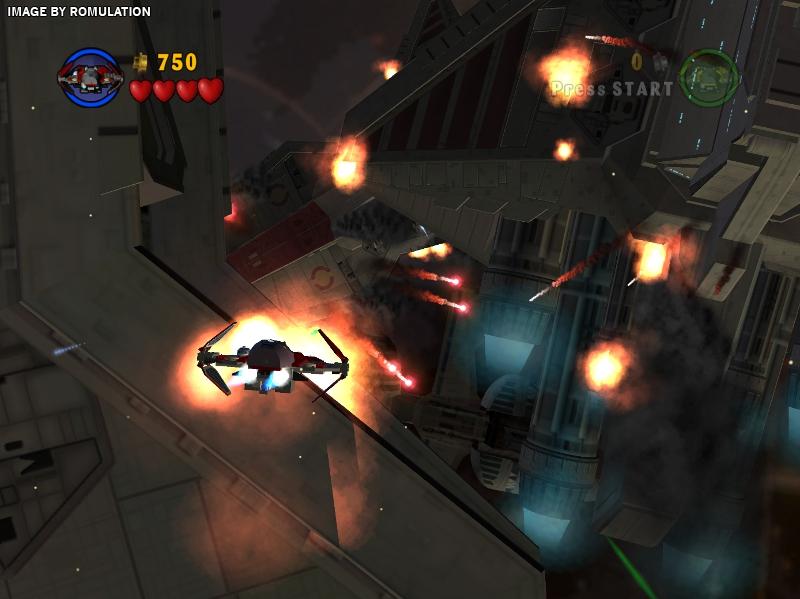Viewport: 800px width, 599px height.
Task: Click player two's green-ringed portrait
Action: tap(709, 77)
